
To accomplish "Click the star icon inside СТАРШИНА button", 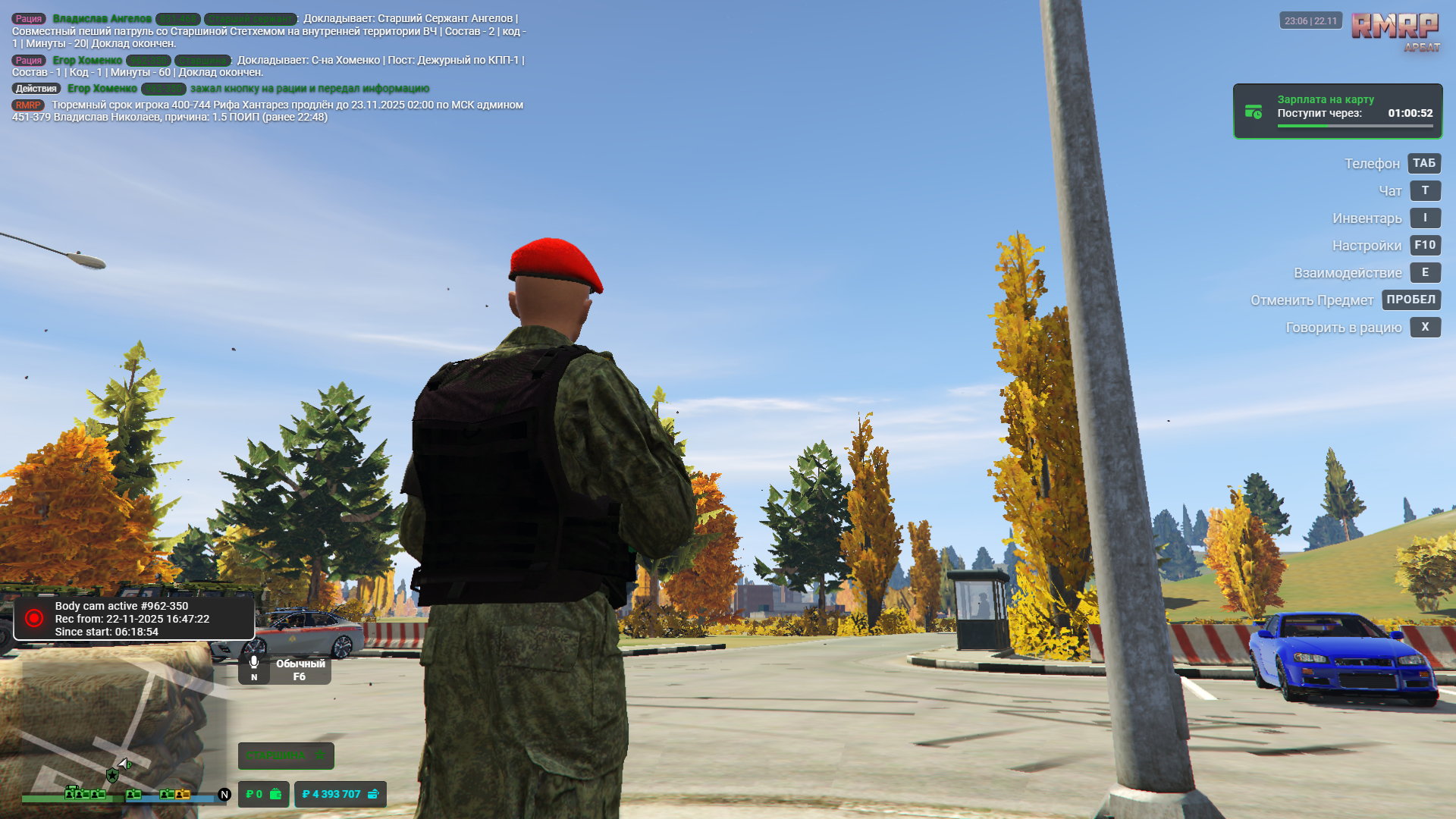I will tap(320, 756).
